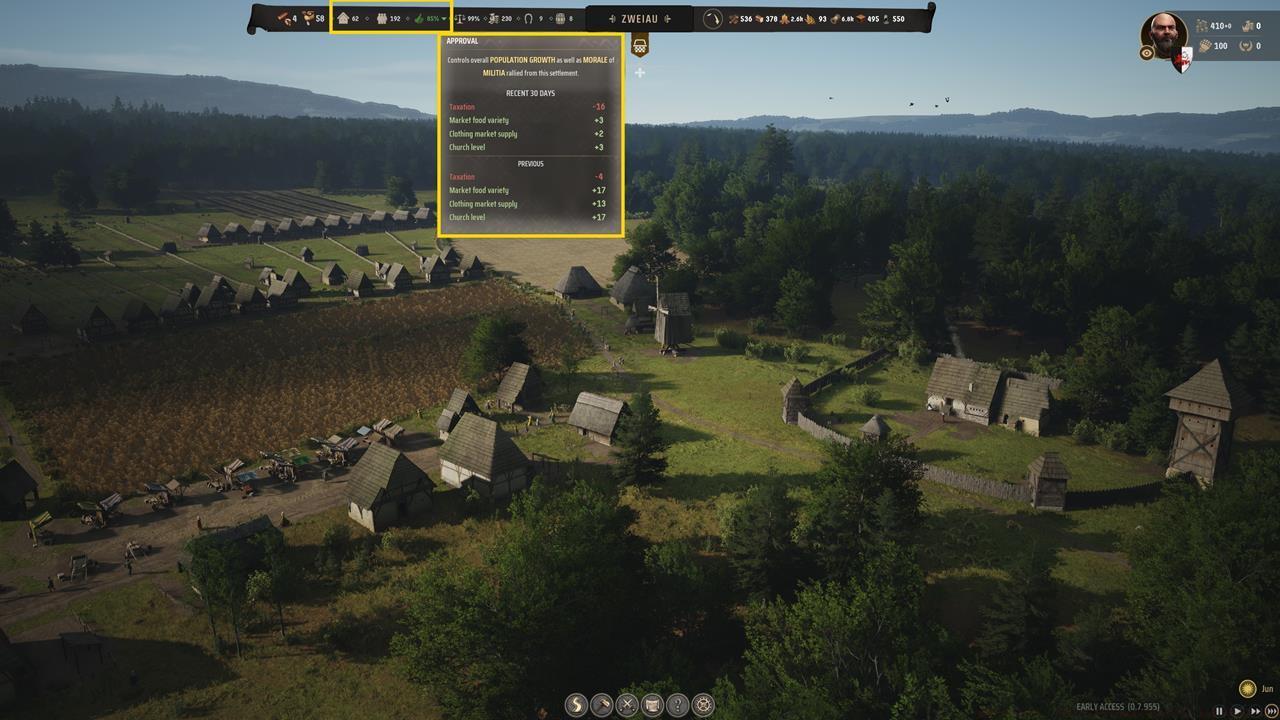The width and height of the screenshot is (1280, 720).
Task: Select the ZWEIAU settlement banner
Action: pyautogui.click(x=640, y=18)
